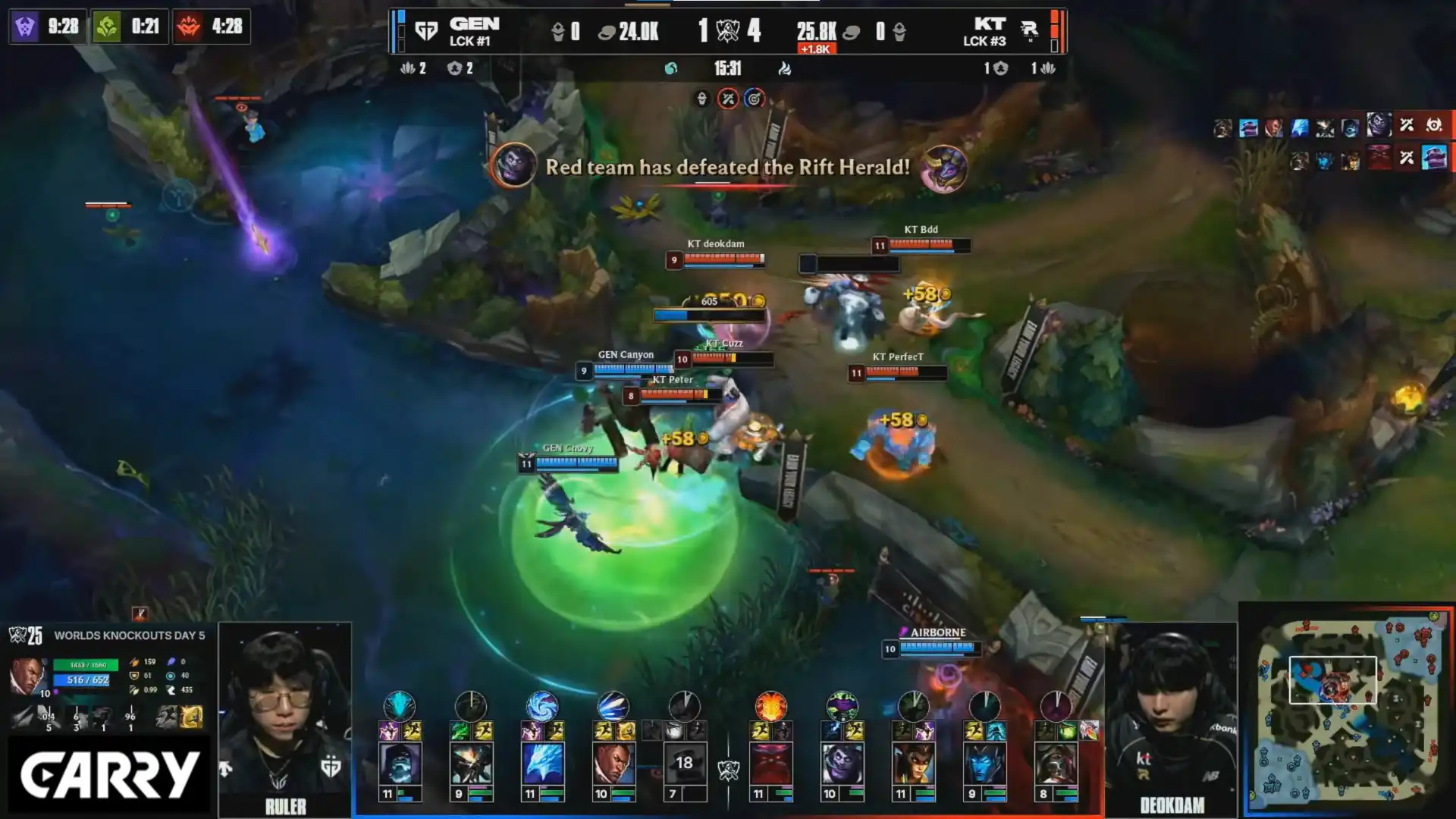The height and width of the screenshot is (819, 1456).
Task: Click Anivia's blue swirl ultimate icon
Action: click(x=542, y=706)
